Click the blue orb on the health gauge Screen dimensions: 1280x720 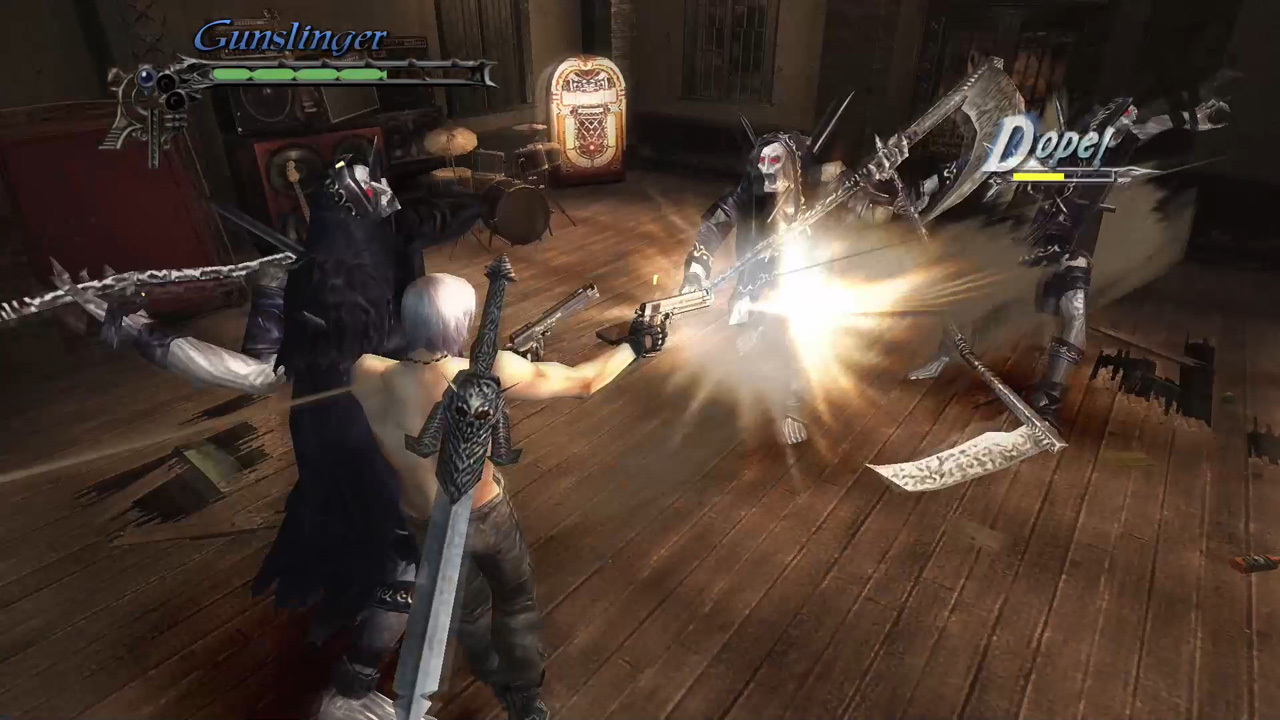[x=146, y=78]
